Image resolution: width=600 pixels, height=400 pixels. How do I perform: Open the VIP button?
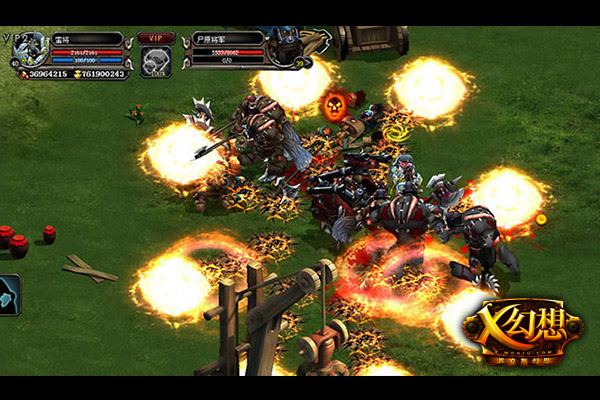[x=155, y=38]
